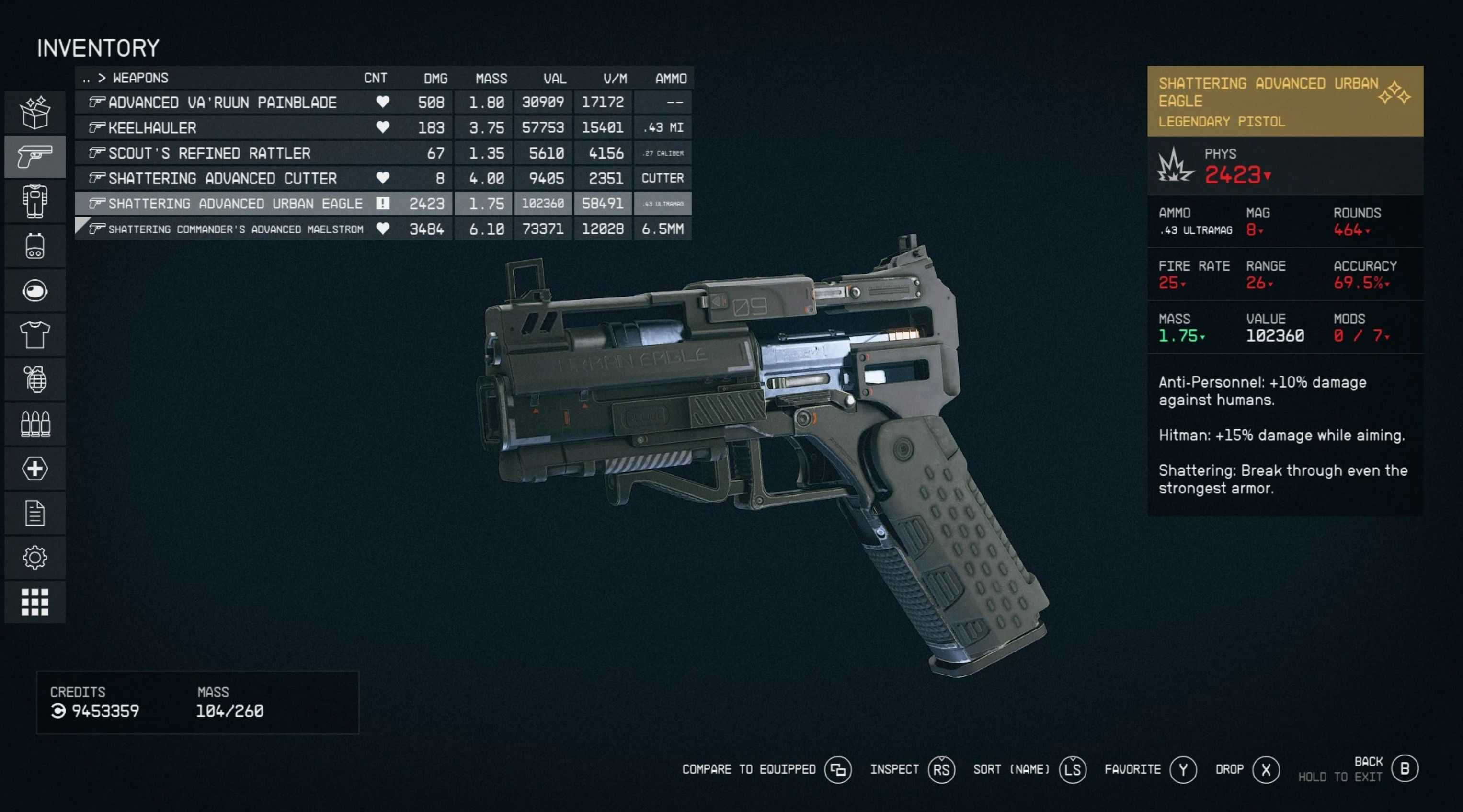Open the notes document icon
This screenshot has height=812, width=1463.
pyautogui.click(x=35, y=512)
